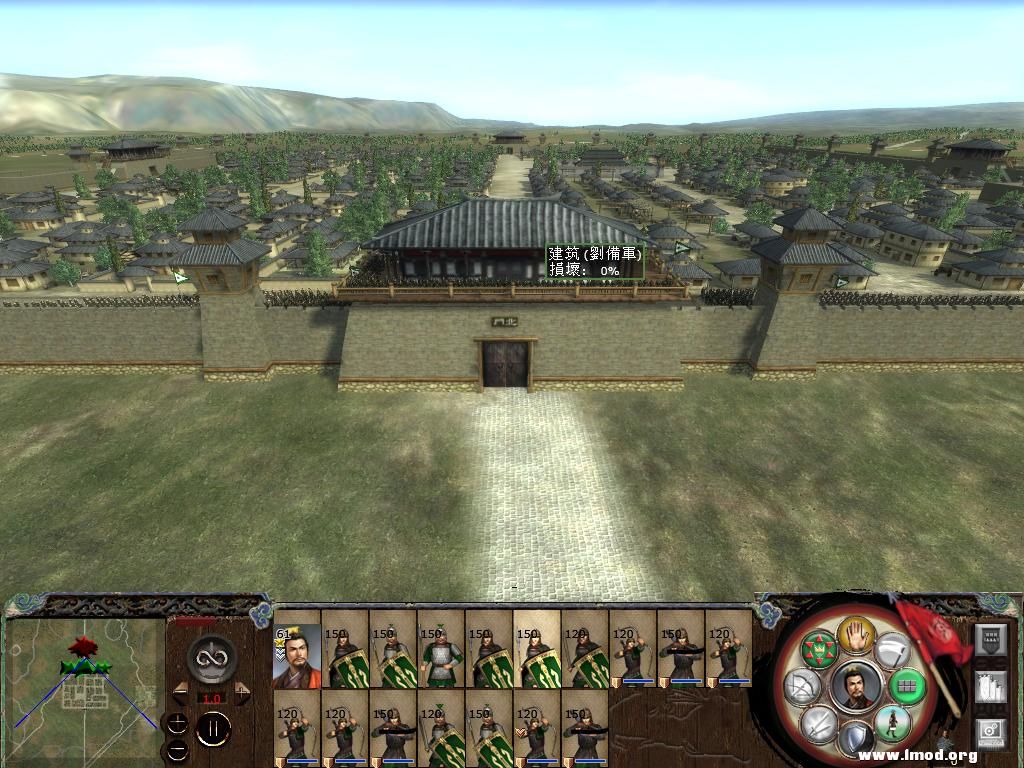Toggle the infinity speed-lock button
Image resolution: width=1024 pixels, height=768 pixels.
pyautogui.click(x=212, y=657)
